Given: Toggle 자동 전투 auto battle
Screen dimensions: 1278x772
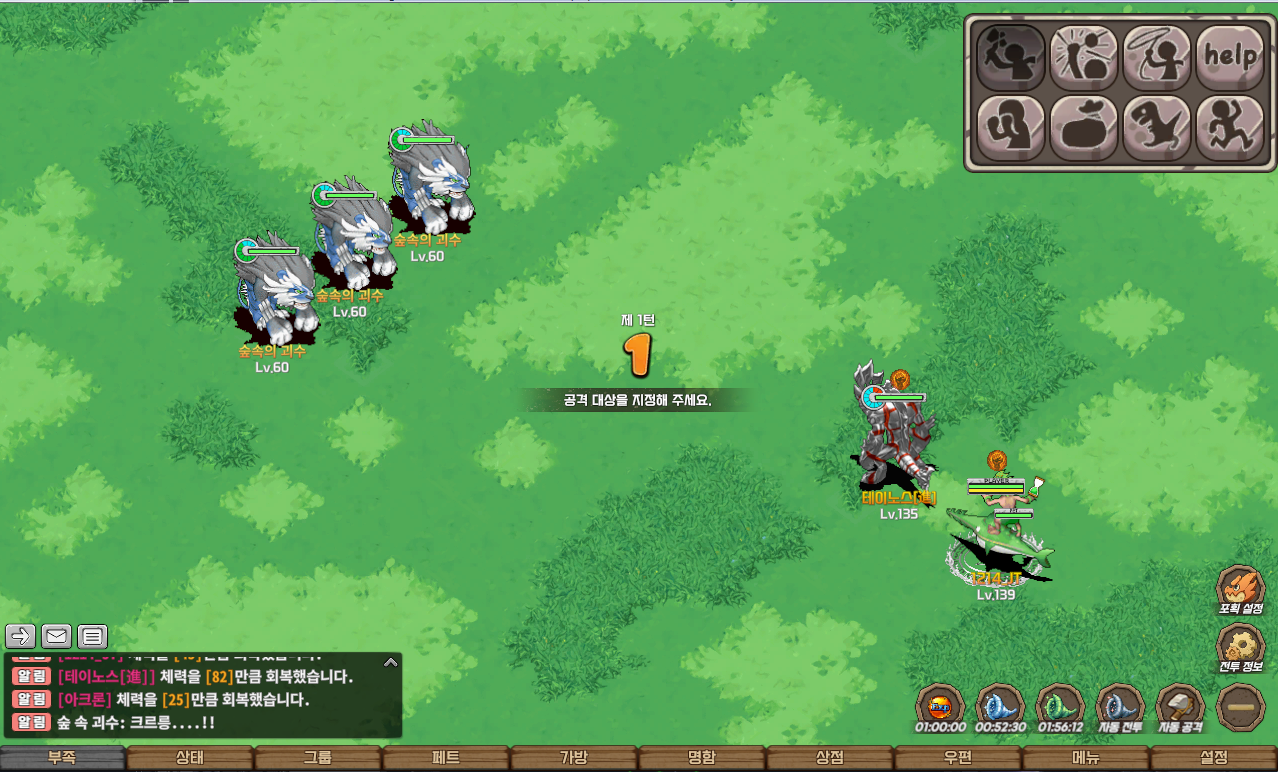Looking at the screenshot, I should click(1120, 707).
